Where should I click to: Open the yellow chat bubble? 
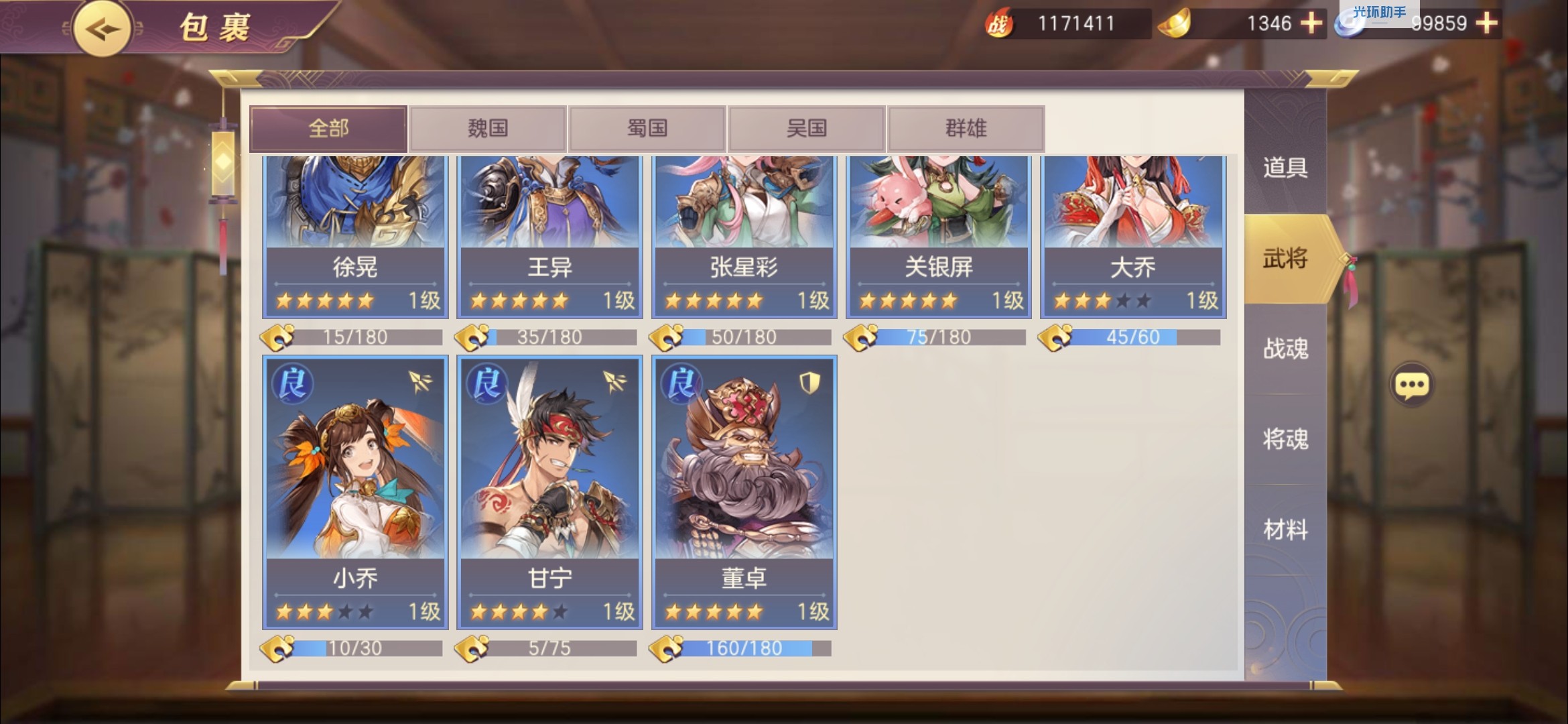coord(1412,385)
